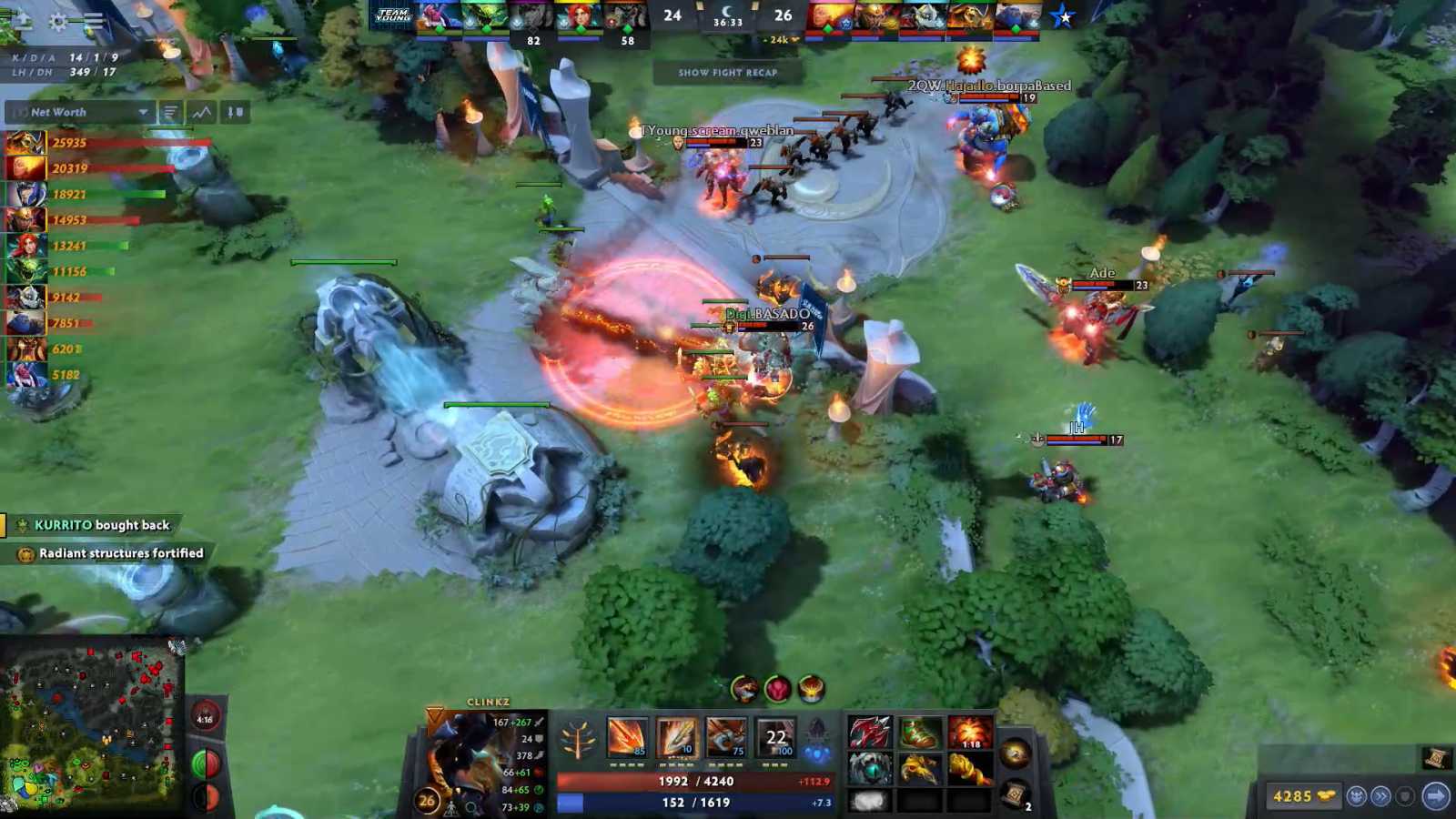This screenshot has height=819, width=1456.
Task: Click the Daedalus item in the inventory
Action: pyautogui.click(x=869, y=733)
